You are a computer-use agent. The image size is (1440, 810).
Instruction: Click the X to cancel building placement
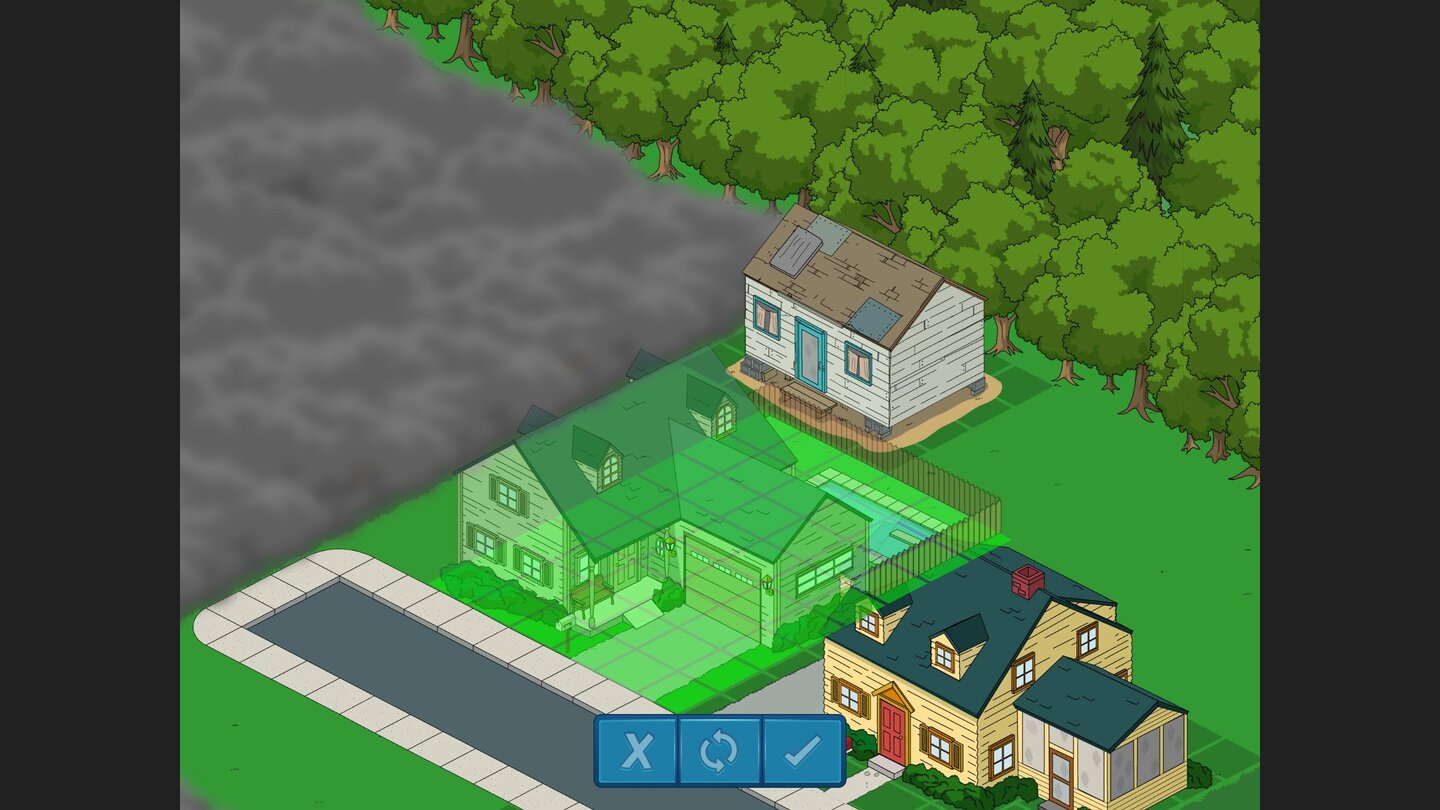[636, 751]
